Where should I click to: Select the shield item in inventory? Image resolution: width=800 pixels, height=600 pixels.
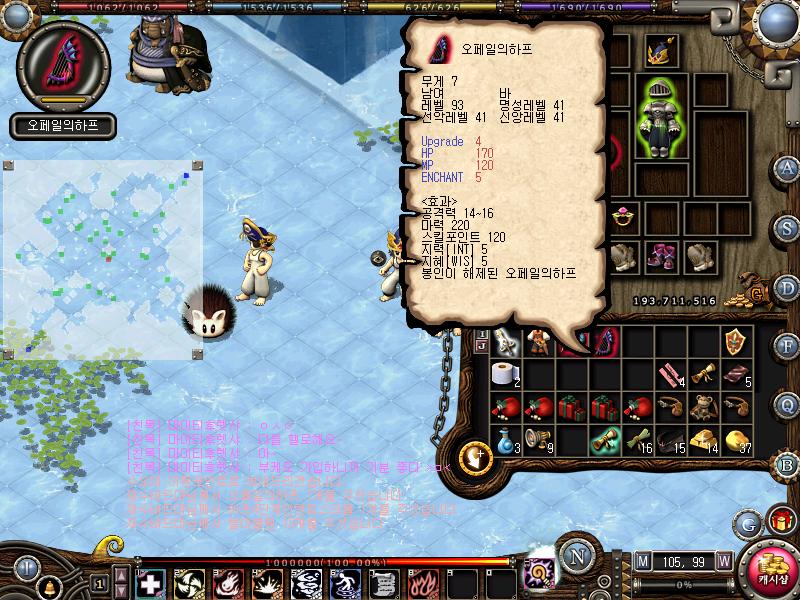(737, 341)
